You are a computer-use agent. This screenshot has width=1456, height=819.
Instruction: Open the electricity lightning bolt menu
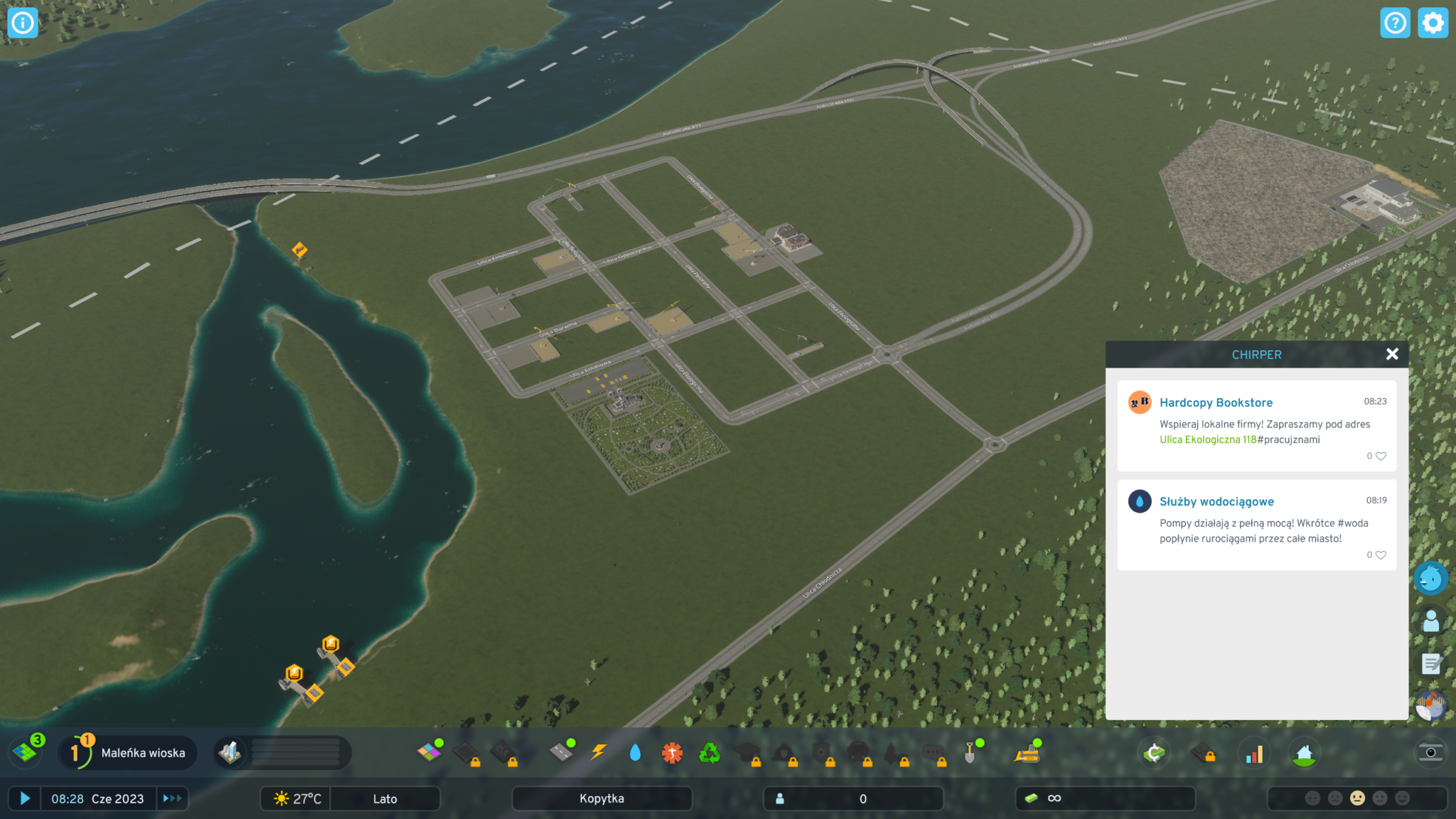click(599, 752)
